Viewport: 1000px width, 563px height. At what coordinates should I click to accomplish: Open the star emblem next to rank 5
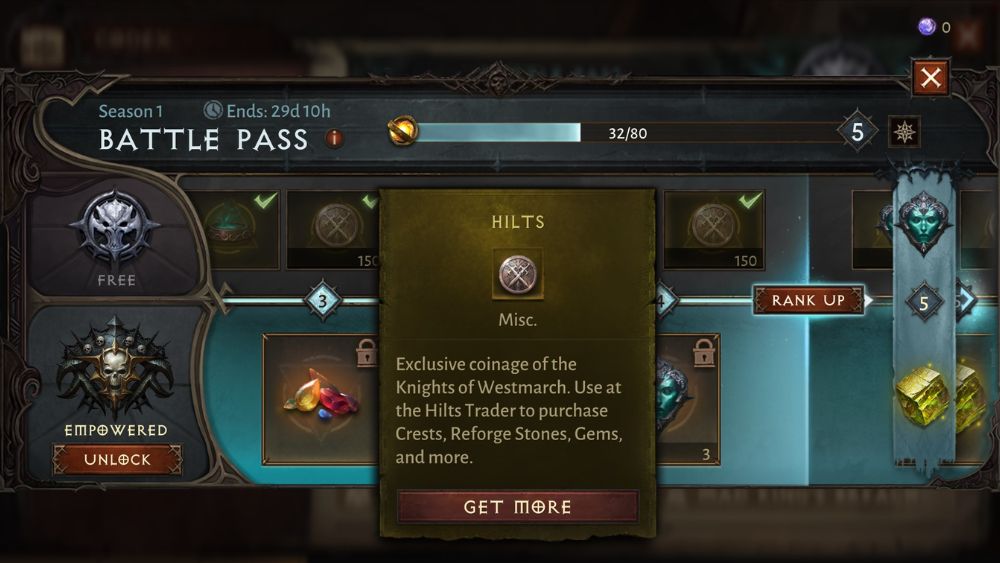(x=904, y=132)
